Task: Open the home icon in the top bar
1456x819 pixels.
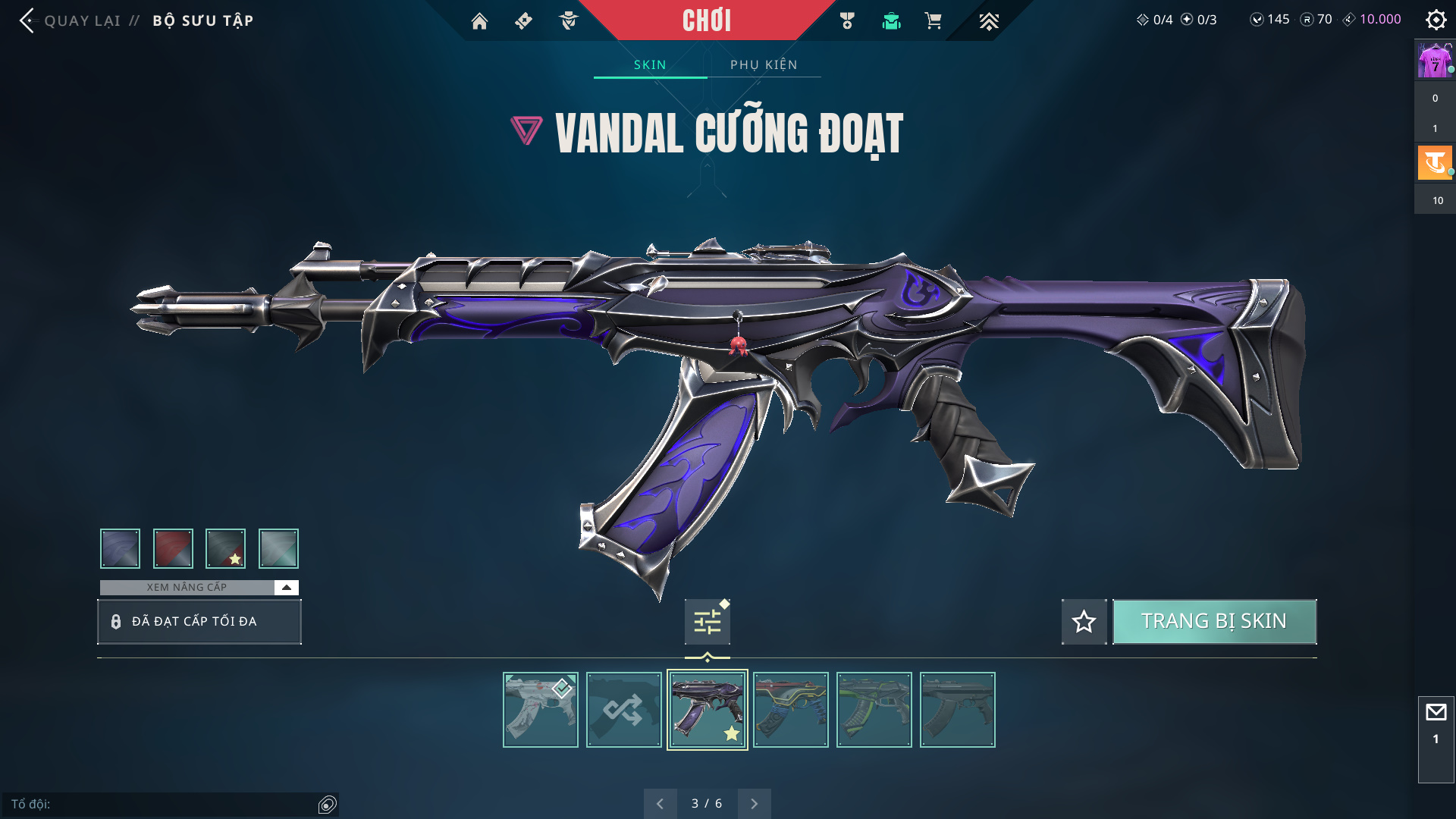Action: [x=479, y=21]
